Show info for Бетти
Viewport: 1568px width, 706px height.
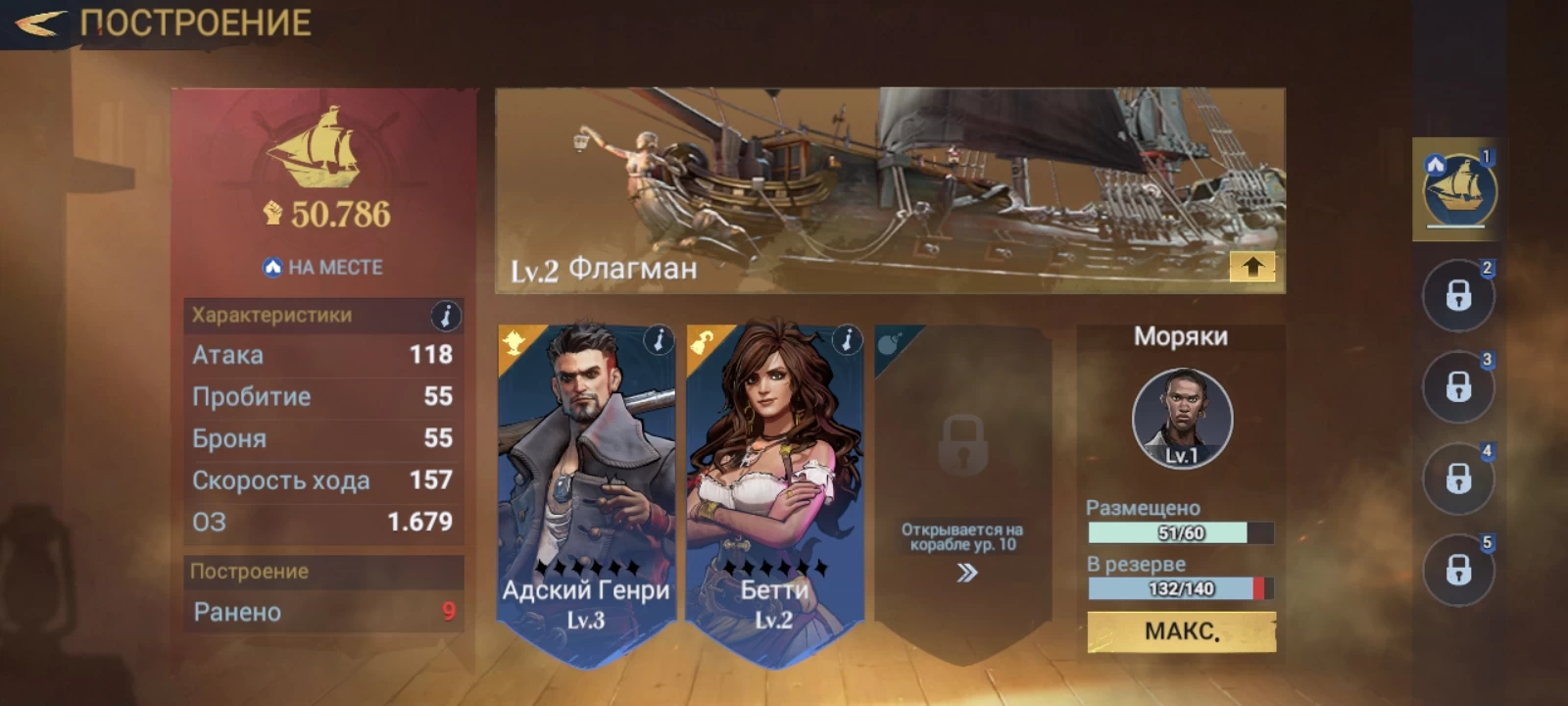847,340
